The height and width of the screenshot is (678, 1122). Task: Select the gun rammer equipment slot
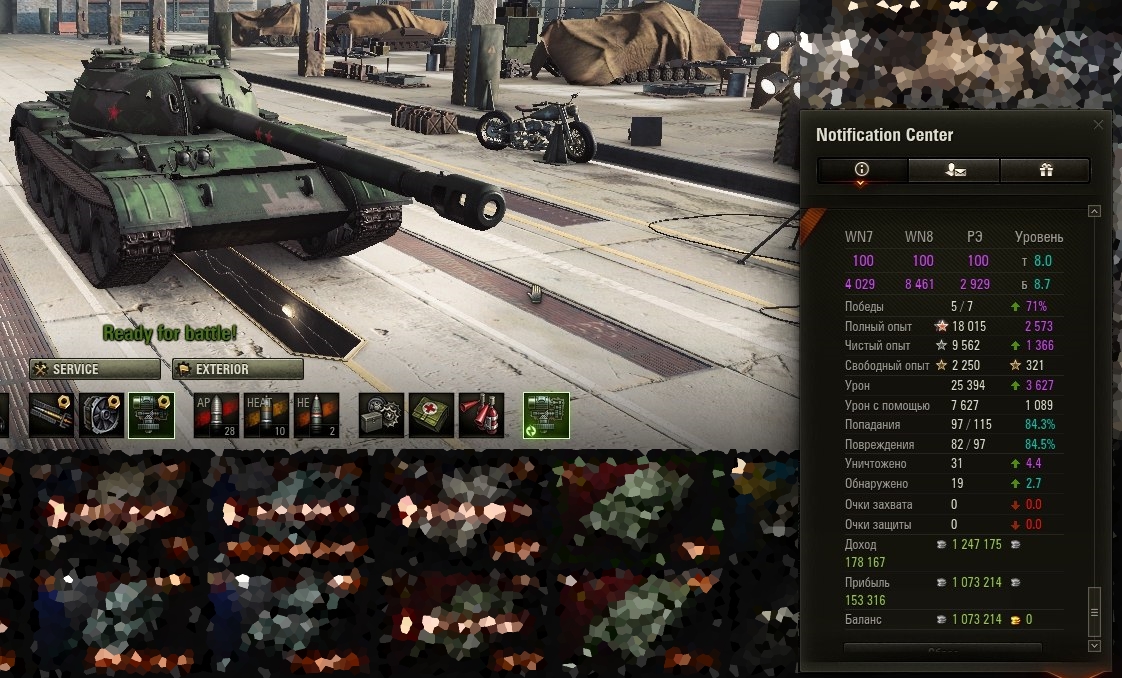click(x=49, y=415)
